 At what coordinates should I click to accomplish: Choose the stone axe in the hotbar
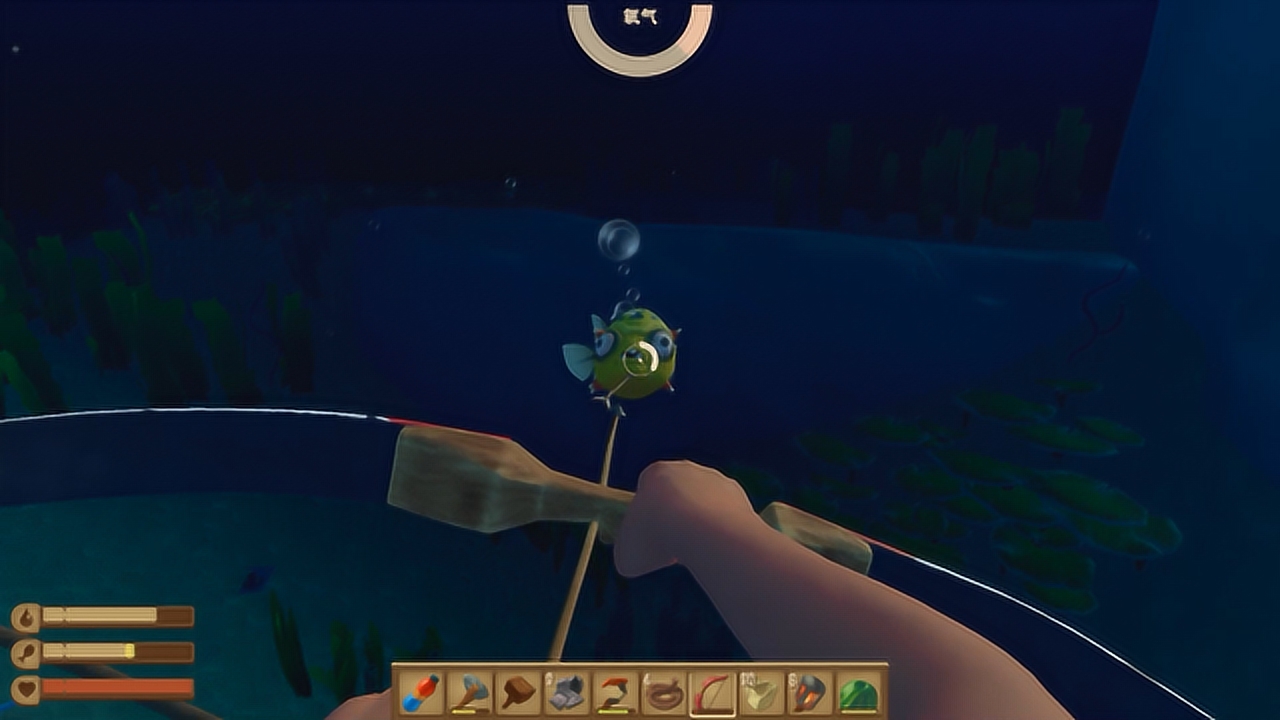469,693
